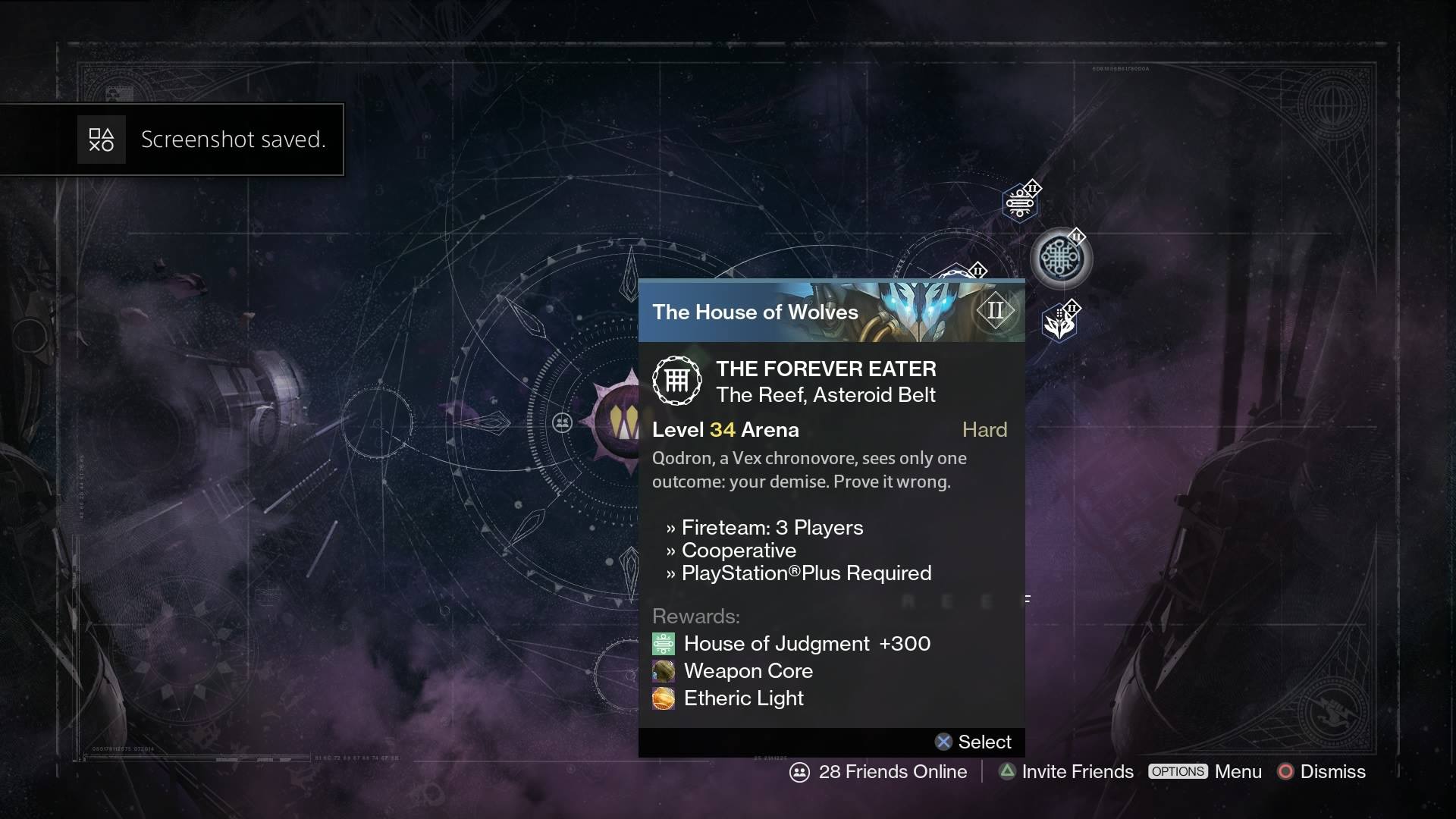
Task: Select the large Prison of Elders map node
Action: tap(1061, 258)
